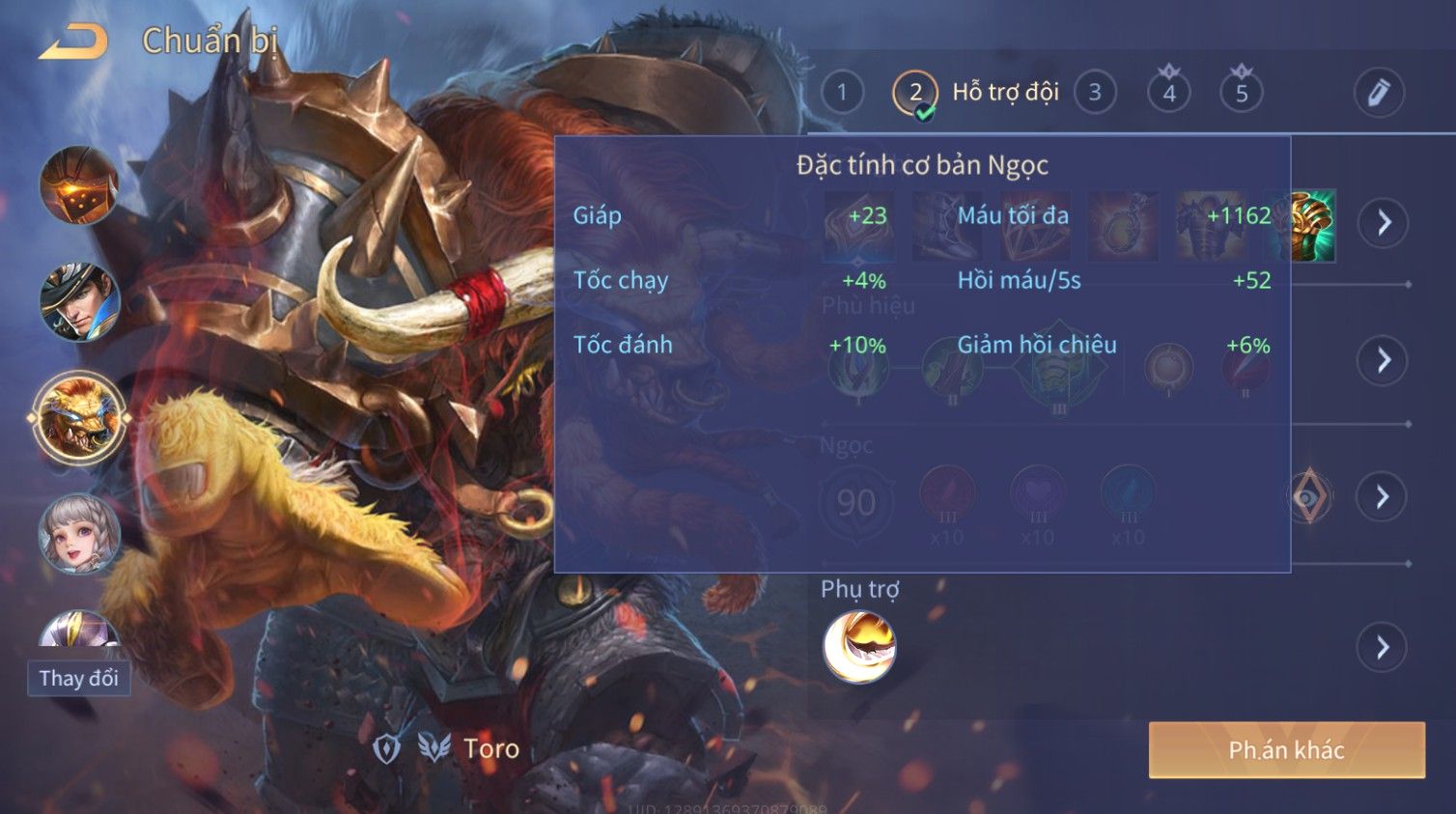Select the hat-wearing gunslinger hero portrait

tap(79, 301)
